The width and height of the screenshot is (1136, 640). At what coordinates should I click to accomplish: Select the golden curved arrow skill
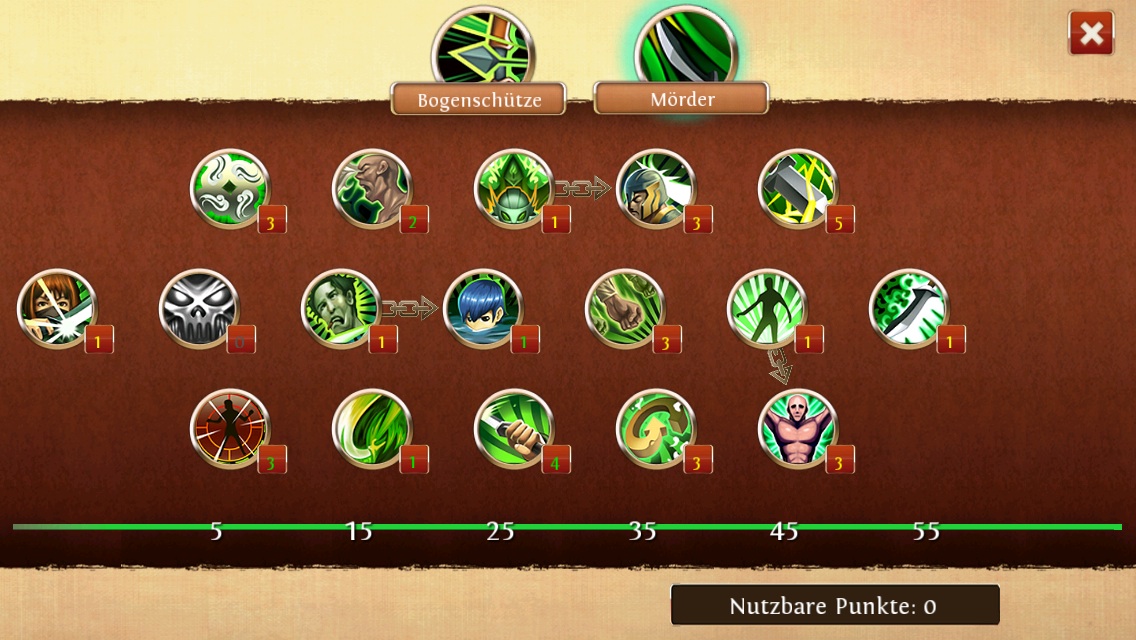coord(656,428)
